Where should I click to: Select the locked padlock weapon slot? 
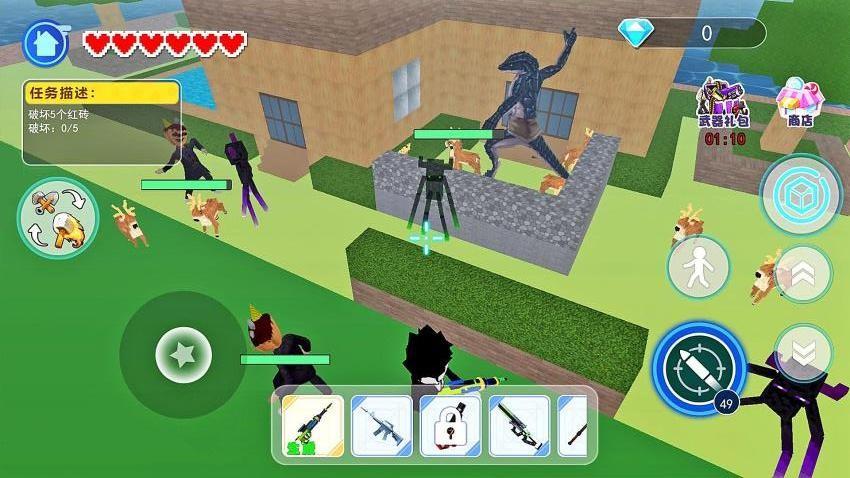pos(450,425)
